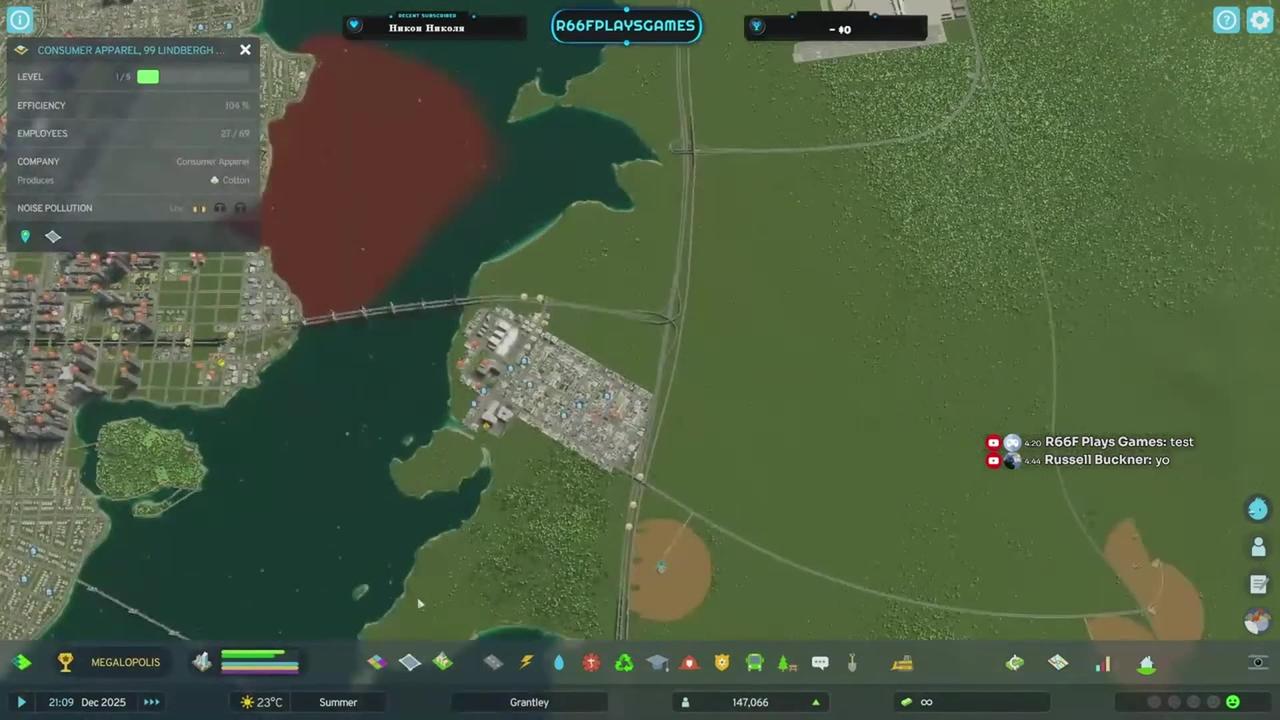Open the Police services menu

(x=721, y=662)
